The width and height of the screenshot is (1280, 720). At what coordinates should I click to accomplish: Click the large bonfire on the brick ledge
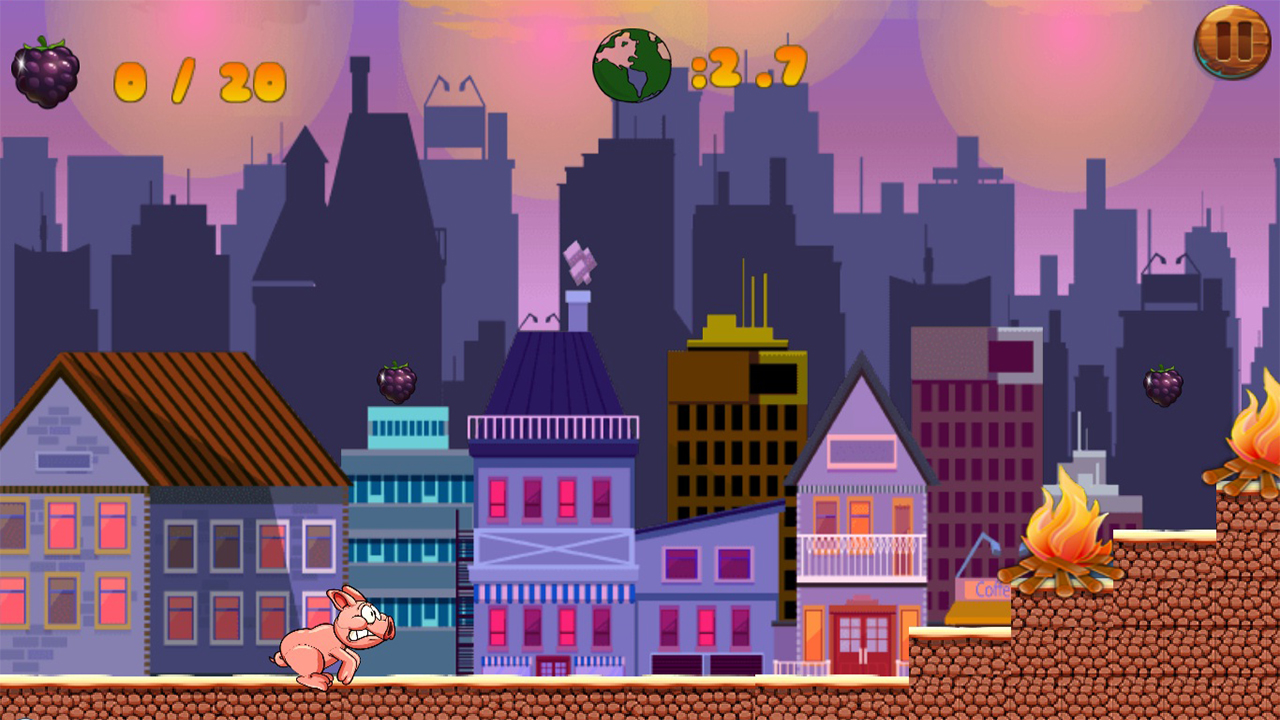1066,545
